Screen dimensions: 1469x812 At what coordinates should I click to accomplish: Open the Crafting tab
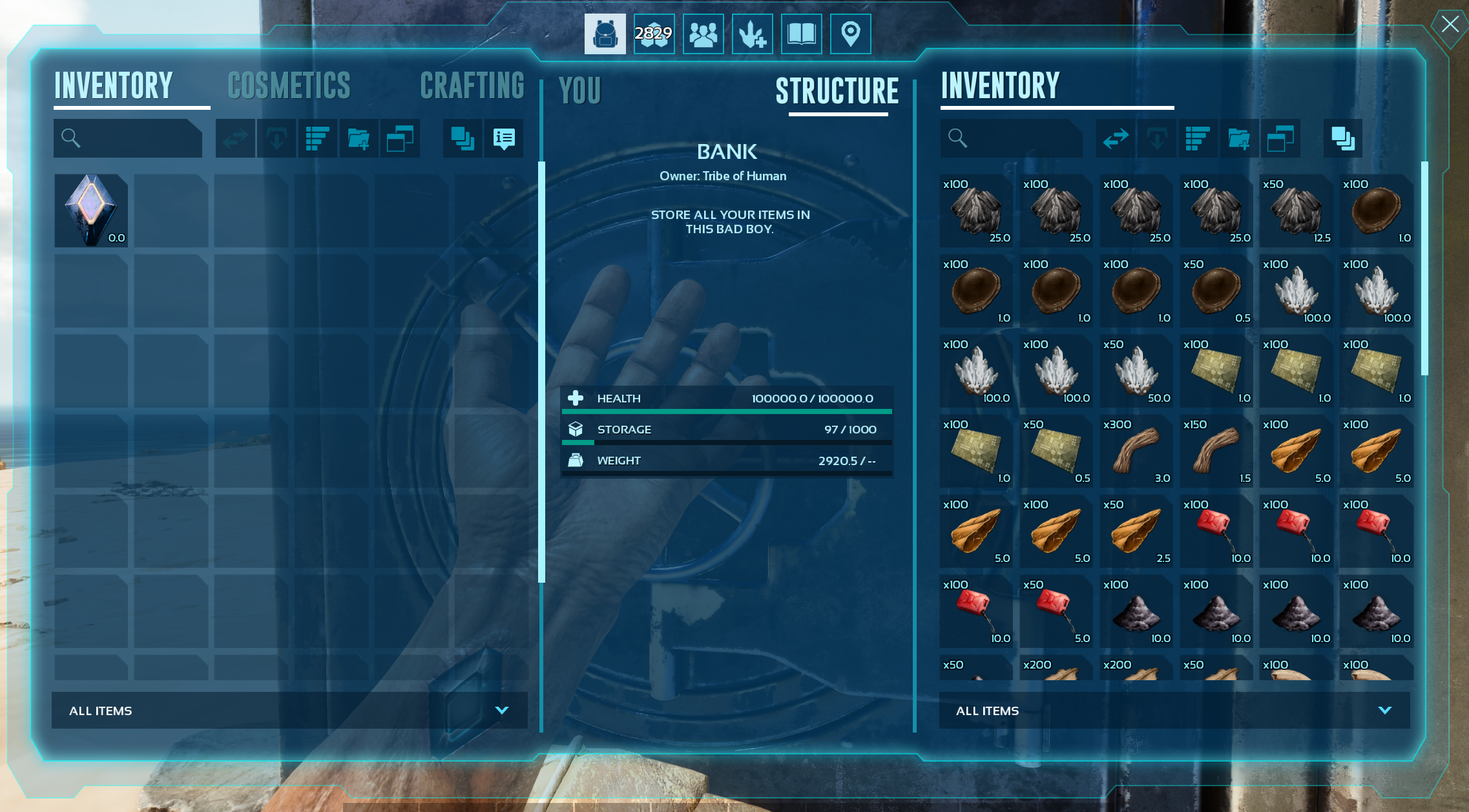pos(472,87)
